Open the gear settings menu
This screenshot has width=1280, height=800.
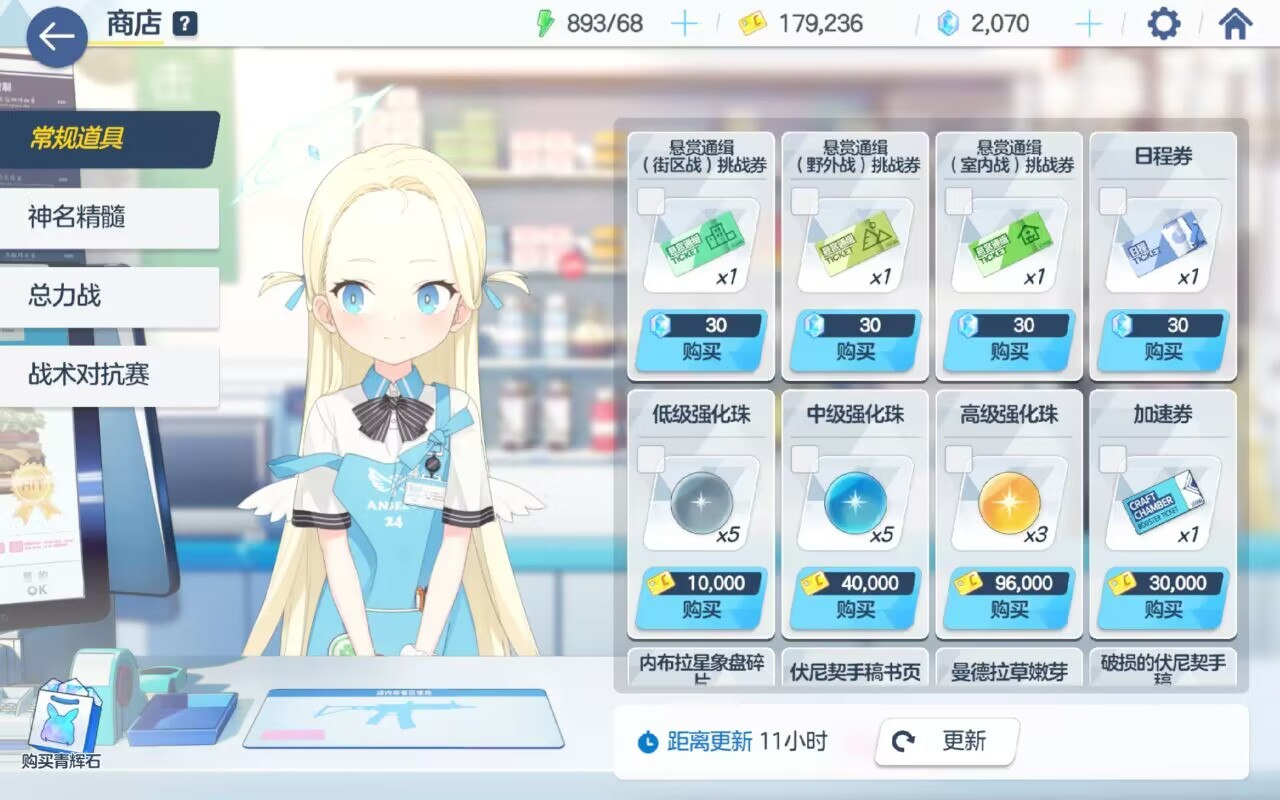click(x=1163, y=24)
